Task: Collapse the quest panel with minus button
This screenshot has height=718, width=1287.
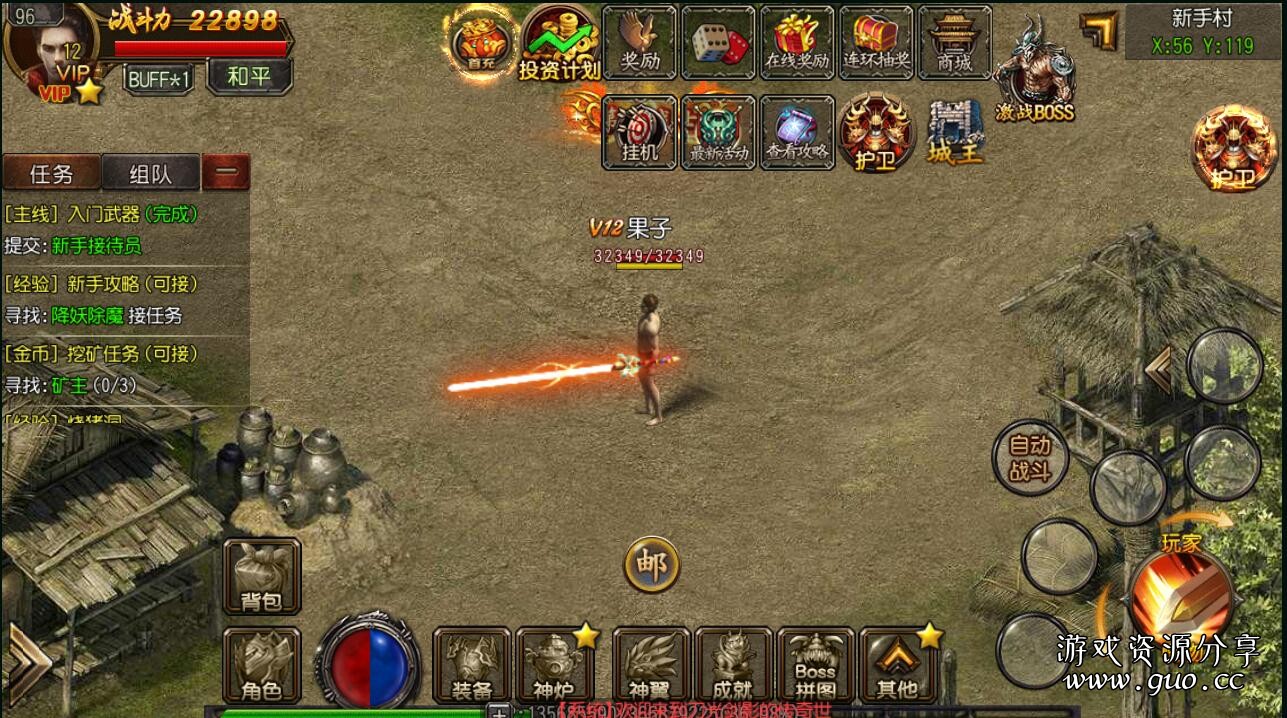Action: point(226,172)
